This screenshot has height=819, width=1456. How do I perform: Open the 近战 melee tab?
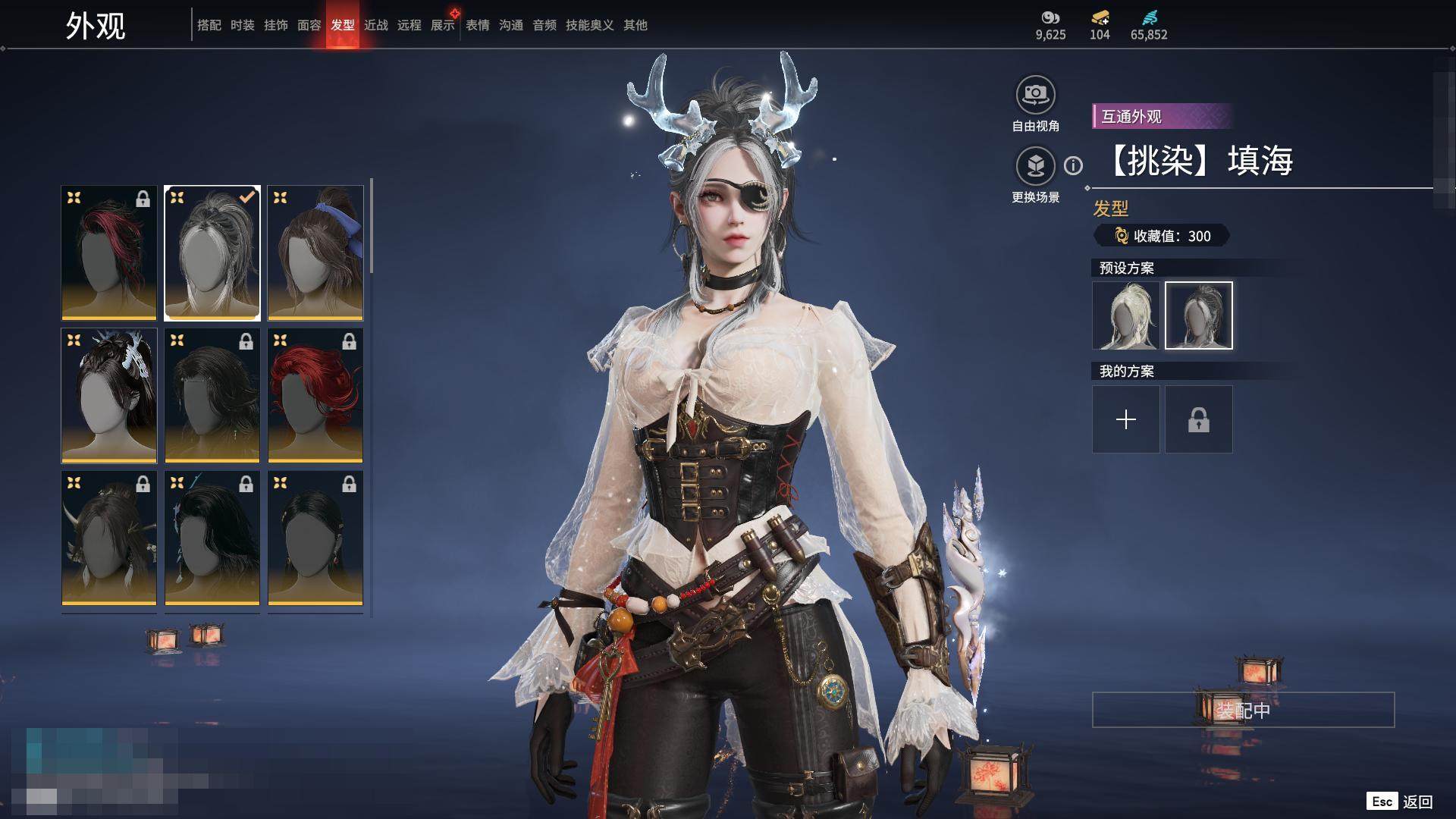click(375, 25)
